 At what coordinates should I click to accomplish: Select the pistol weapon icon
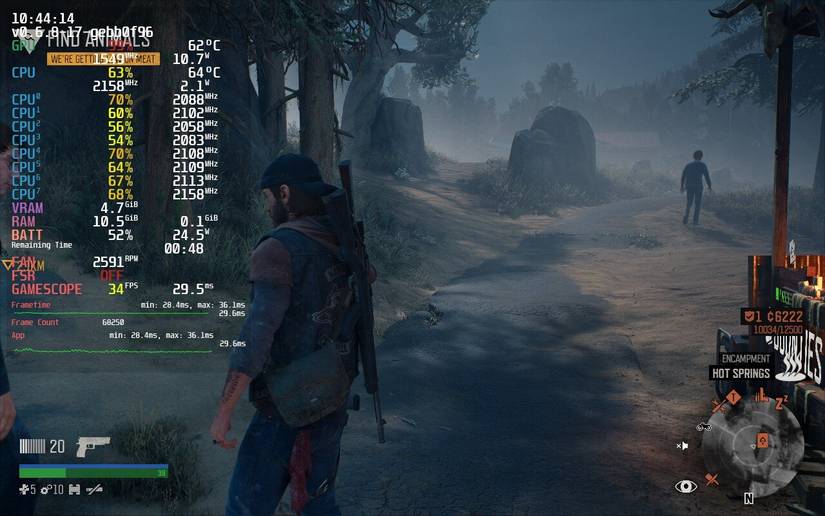tap(93, 447)
